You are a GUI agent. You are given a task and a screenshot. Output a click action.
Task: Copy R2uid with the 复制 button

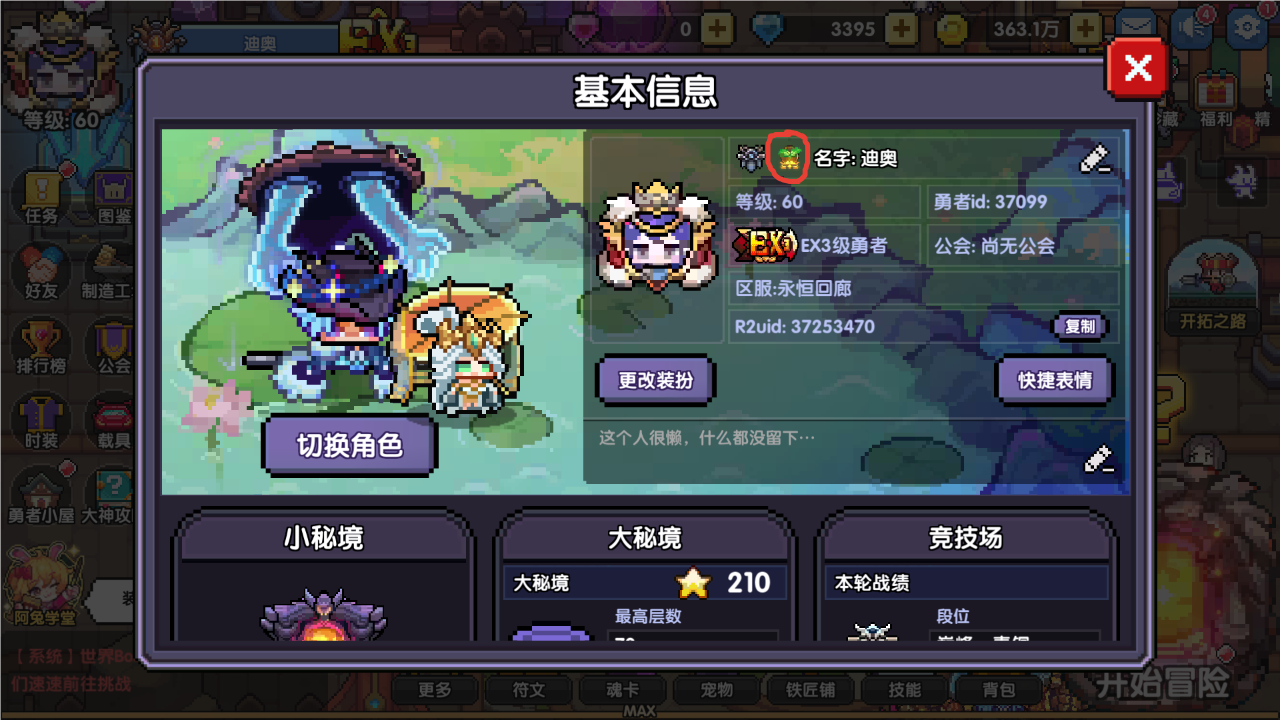point(1080,327)
